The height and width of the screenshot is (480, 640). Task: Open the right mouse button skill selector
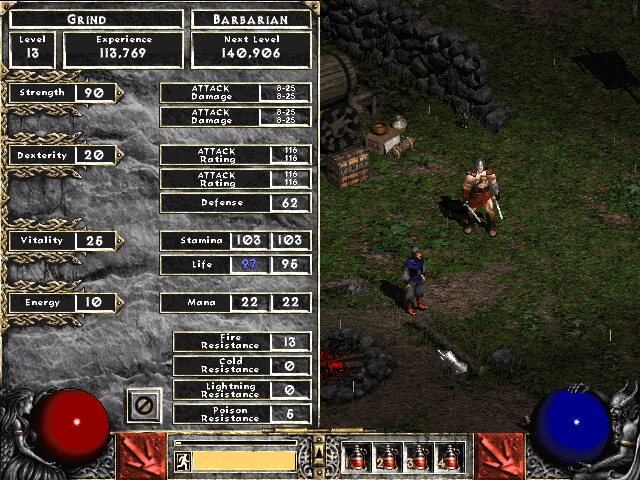(500, 456)
